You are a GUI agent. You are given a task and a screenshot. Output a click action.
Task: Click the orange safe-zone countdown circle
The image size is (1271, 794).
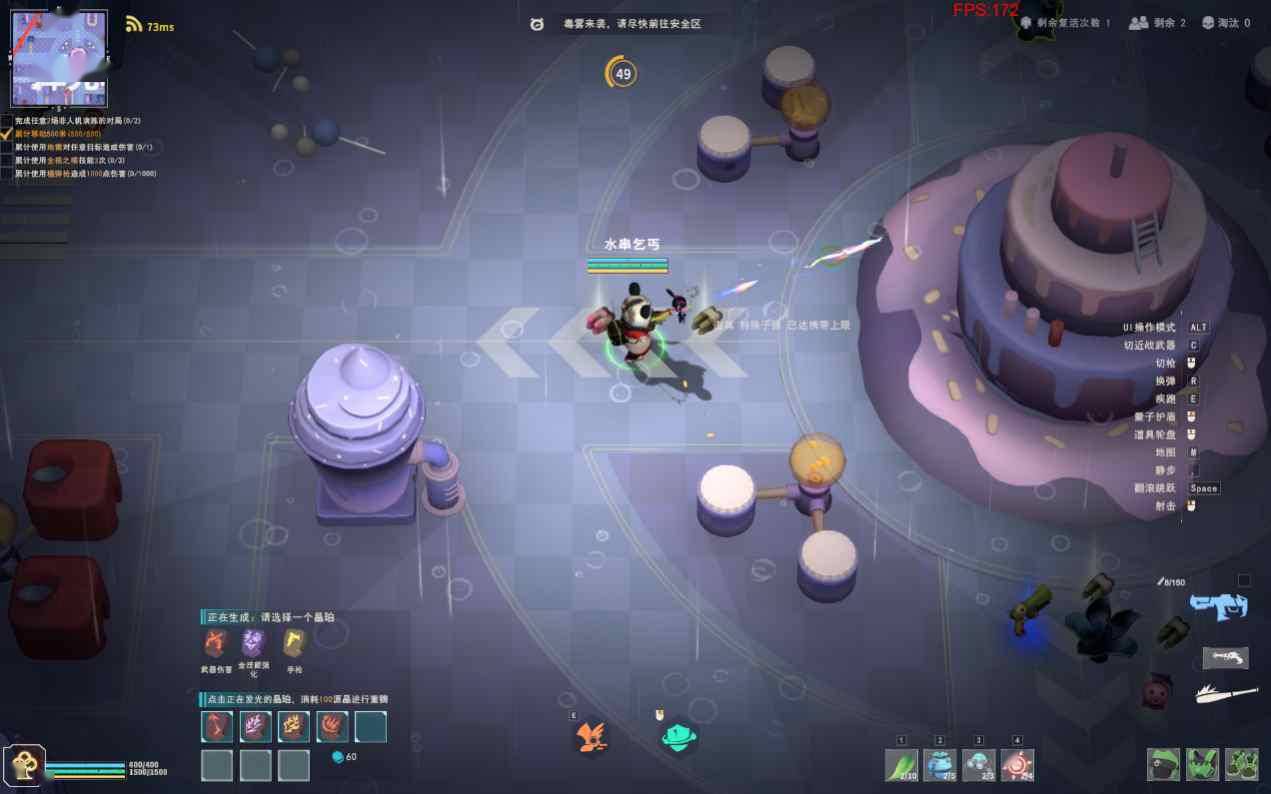coord(622,73)
